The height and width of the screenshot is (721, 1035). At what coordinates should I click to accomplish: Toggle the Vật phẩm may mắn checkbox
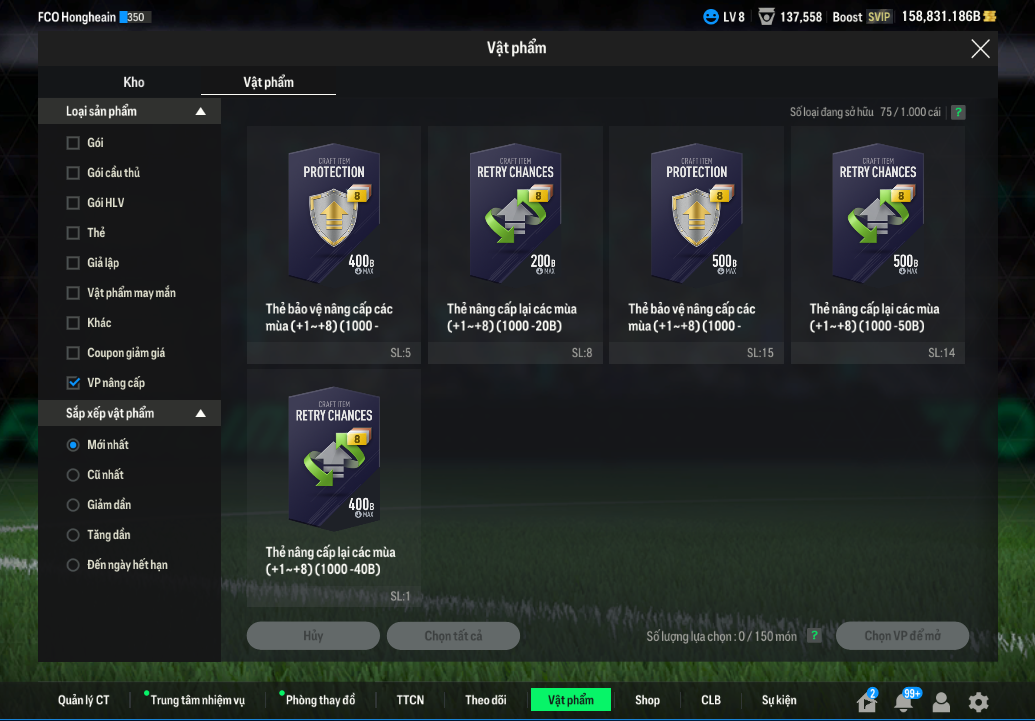[x=73, y=293]
